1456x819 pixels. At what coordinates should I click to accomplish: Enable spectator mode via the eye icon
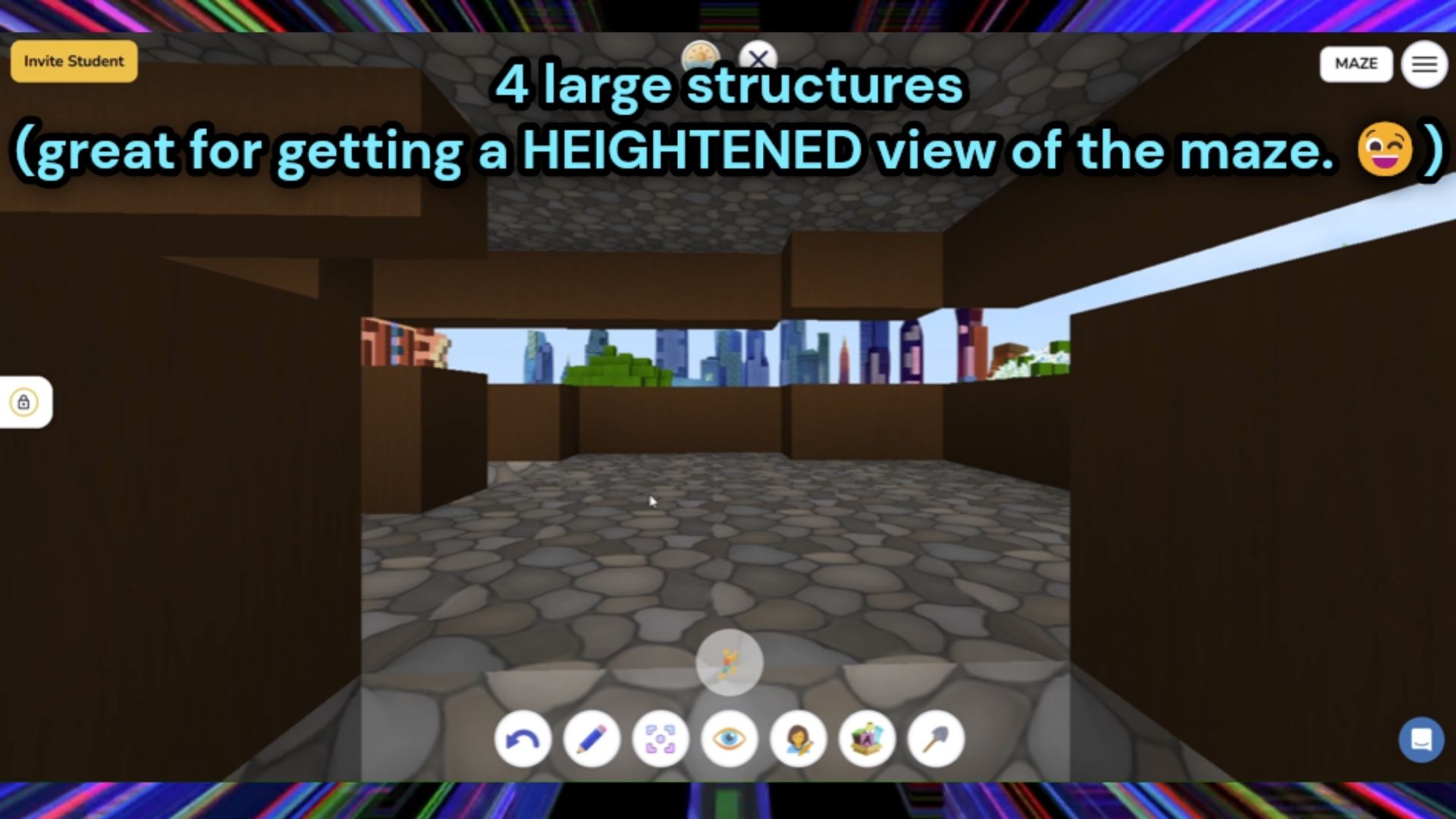[730, 739]
